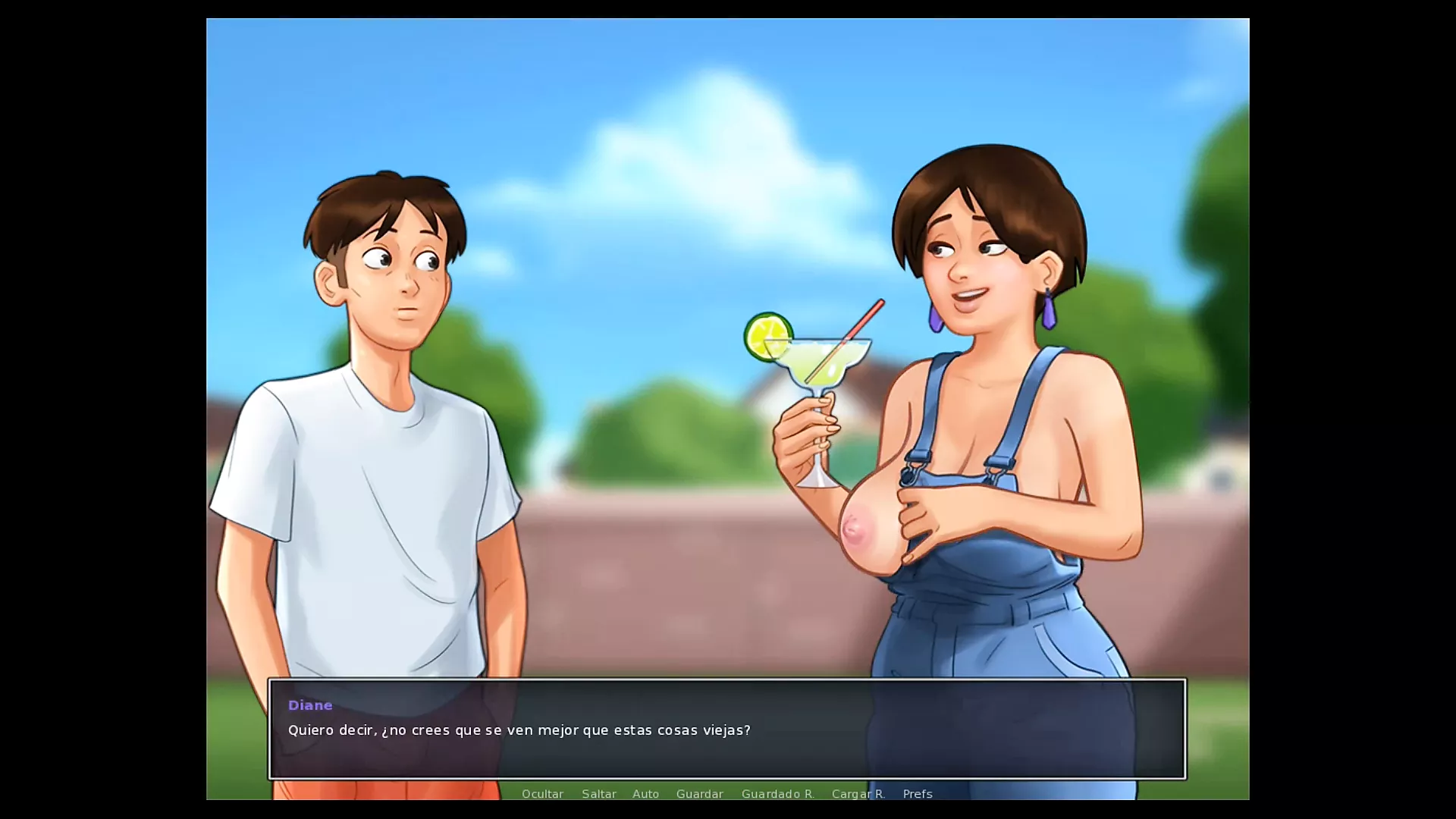The image size is (1456, 819).
Task: Choose Guardado R. quick save
Action: coord(777,794)
